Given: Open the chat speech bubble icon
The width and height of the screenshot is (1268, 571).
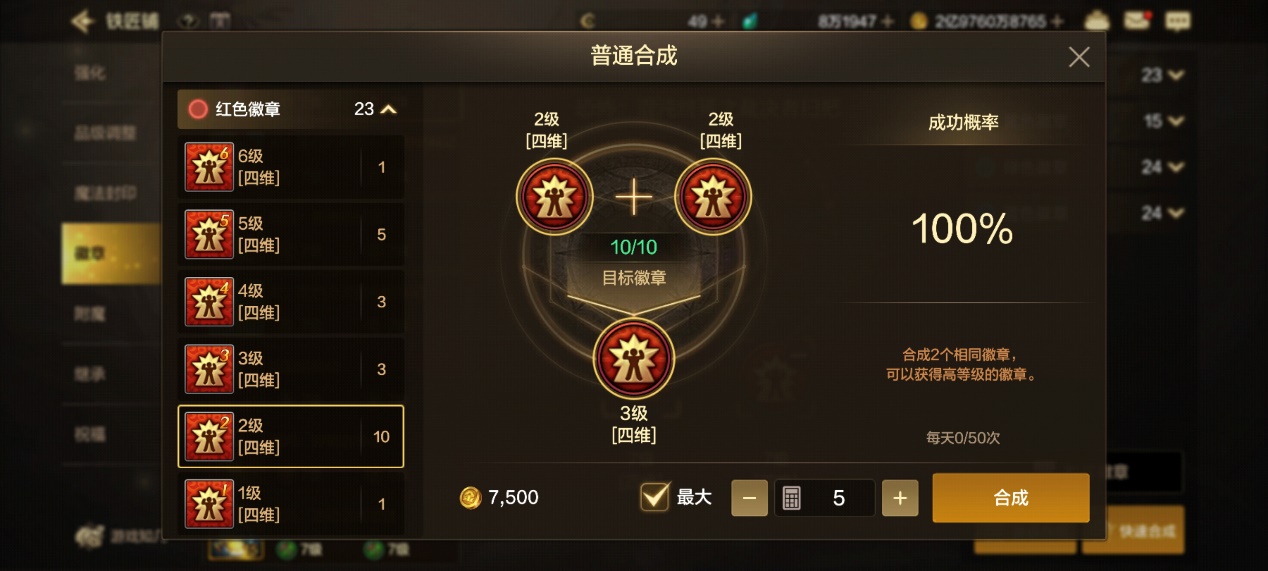Looking at the screenshot, I should click(x=1178, y=20).
